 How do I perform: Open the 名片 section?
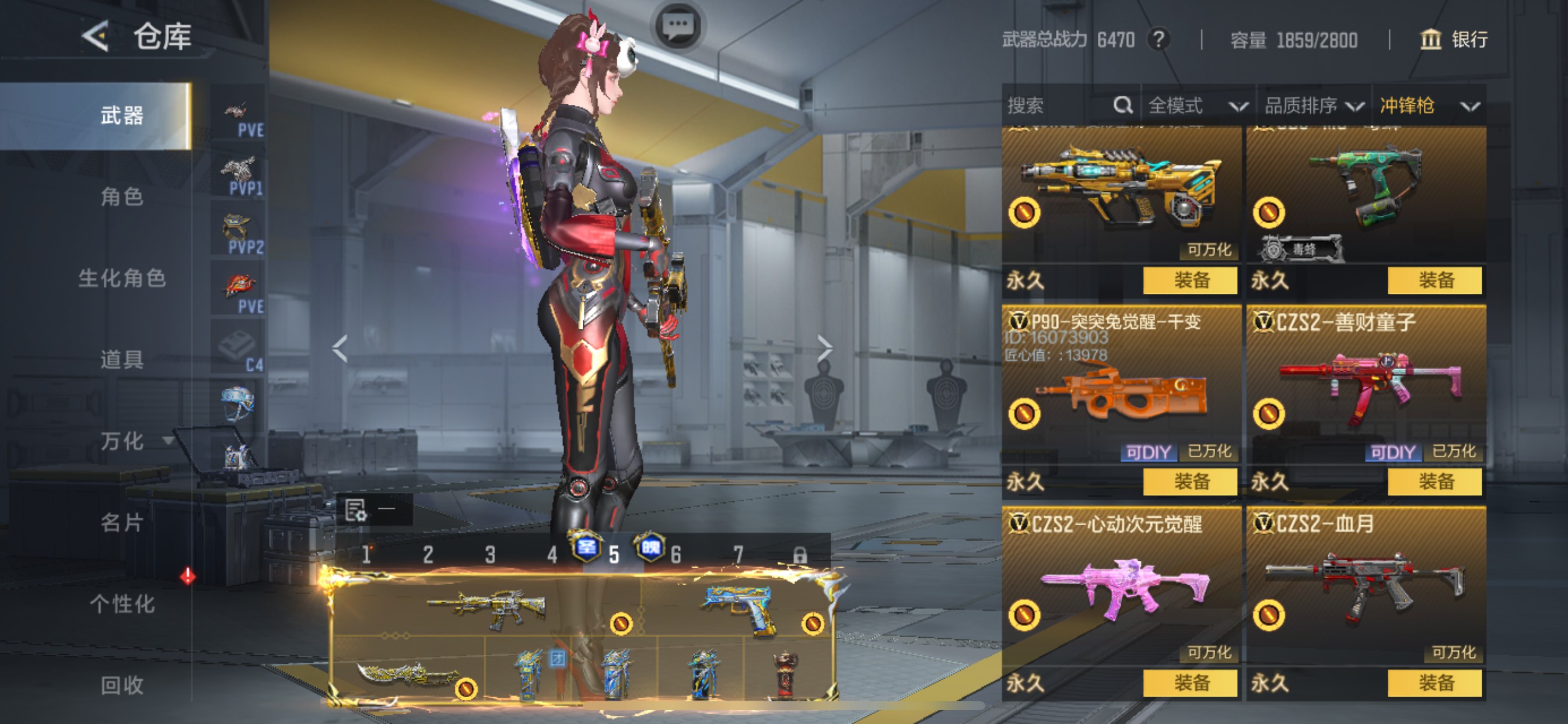coord(122,522)
